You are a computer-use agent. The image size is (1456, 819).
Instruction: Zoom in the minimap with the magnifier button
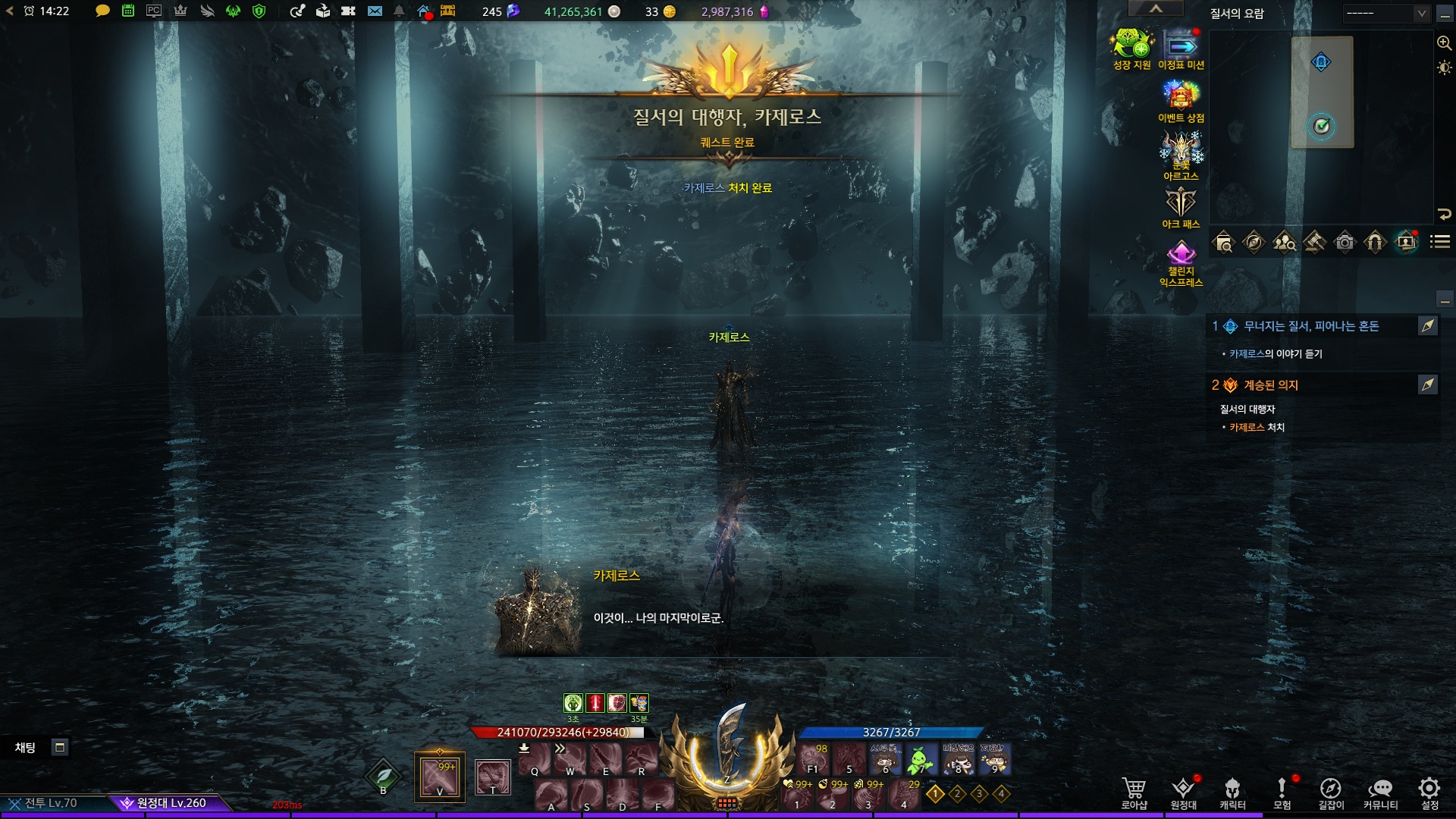point(1444,43)
